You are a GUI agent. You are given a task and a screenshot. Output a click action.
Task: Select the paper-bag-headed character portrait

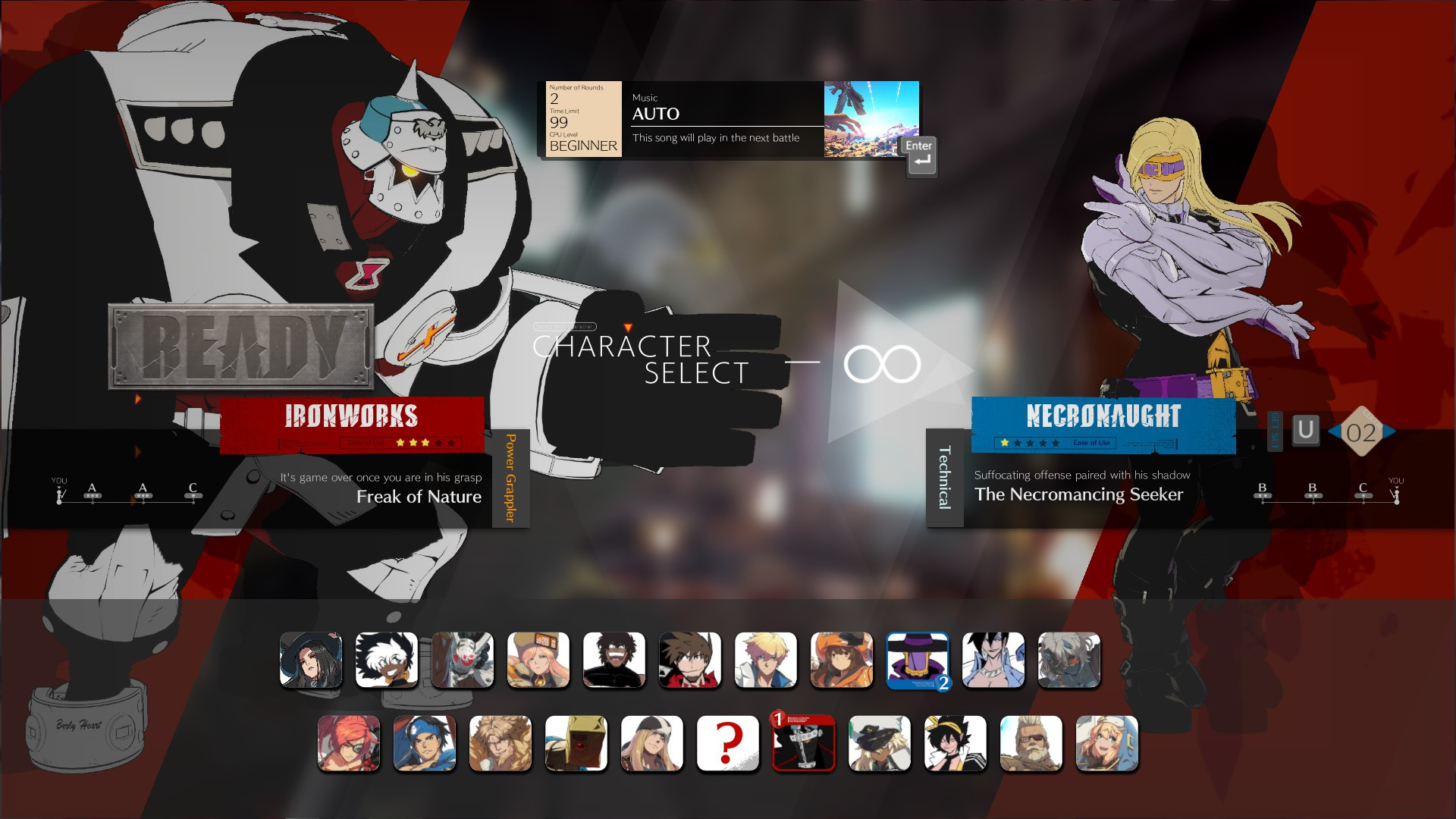click(576, 744)
